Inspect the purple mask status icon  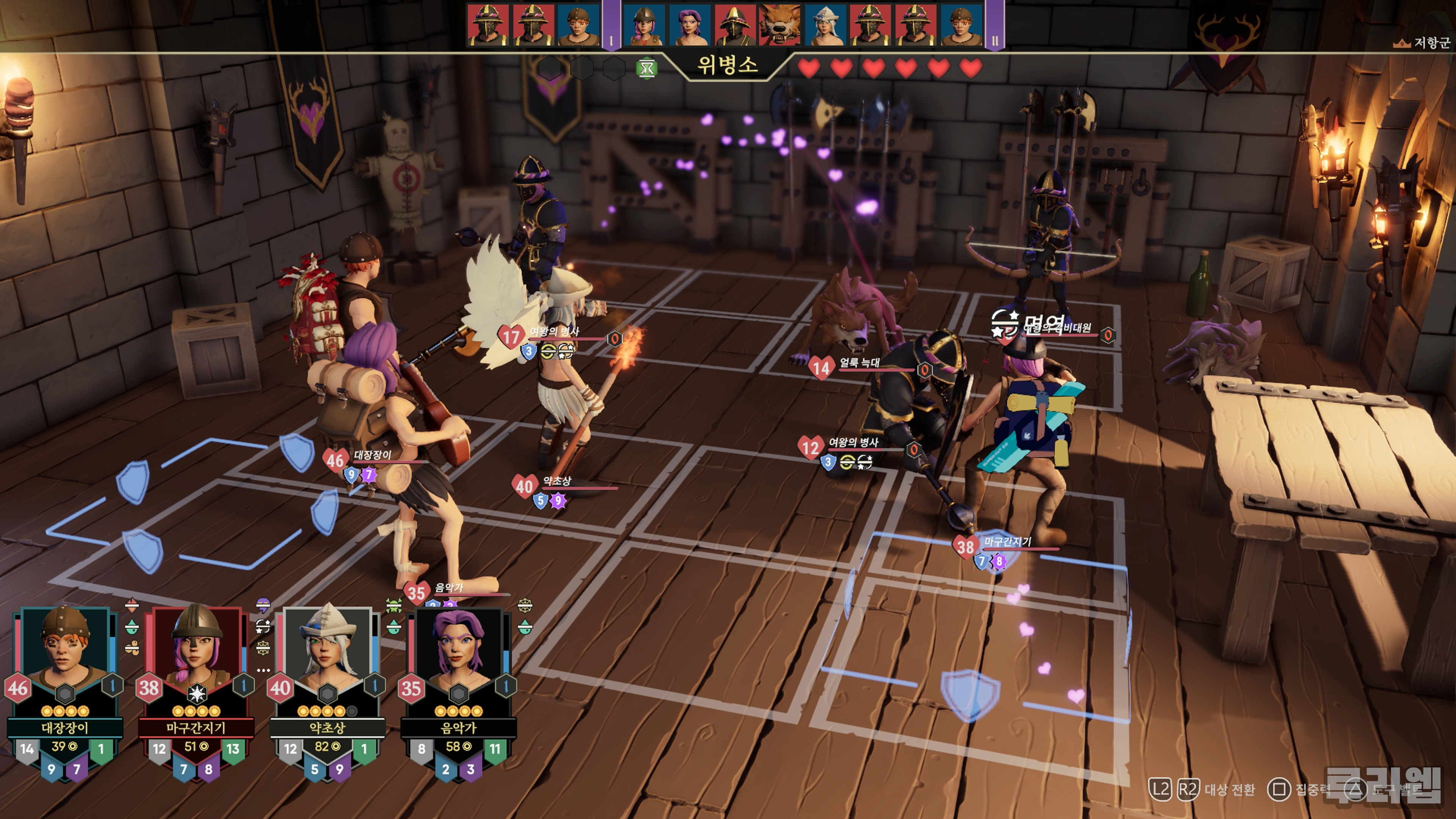click(x=263, y=606)
